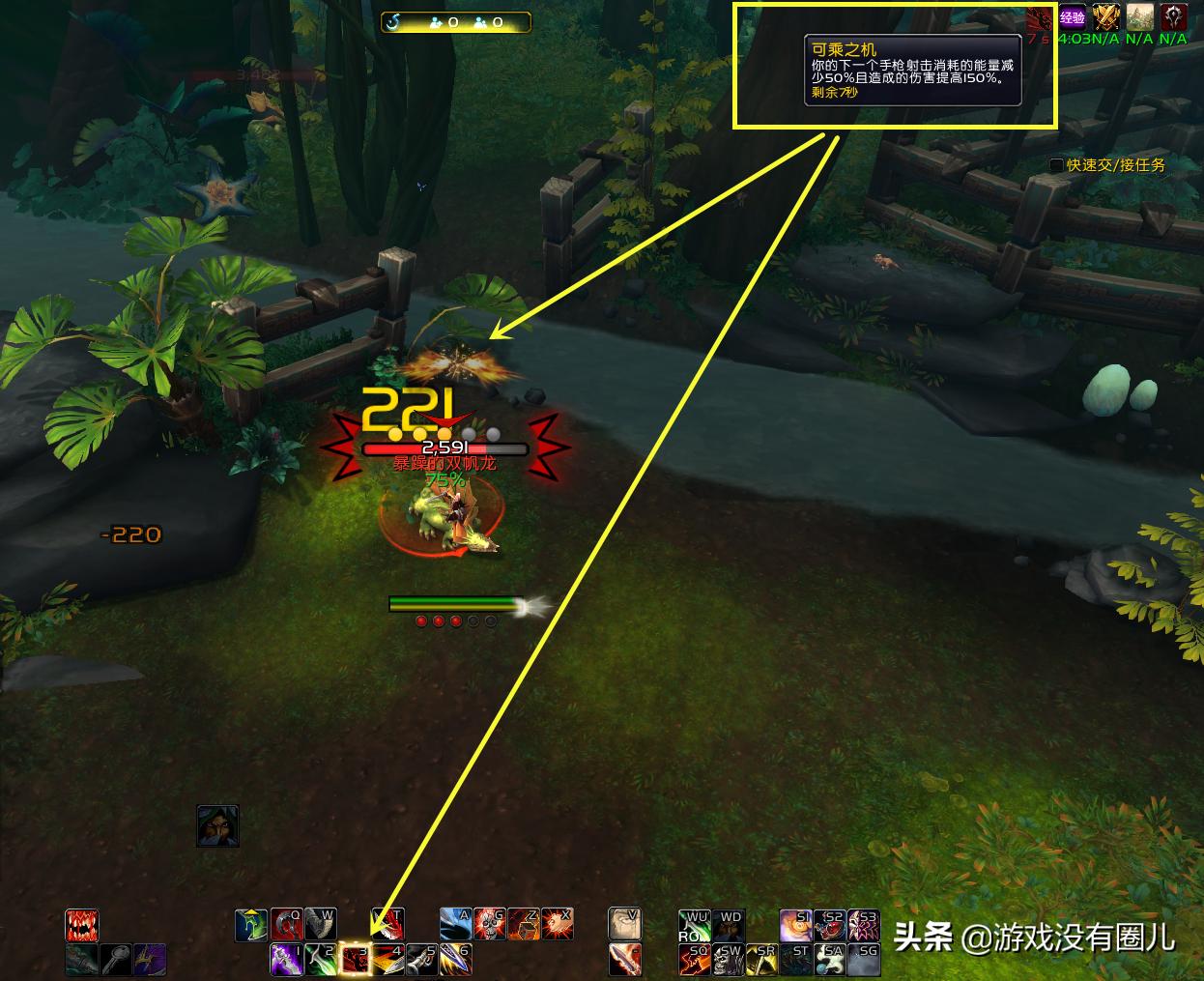Viewport: 1204px width, 981px height.
Task: Use the face portrait ability bound to V
Action: (624, 925)
